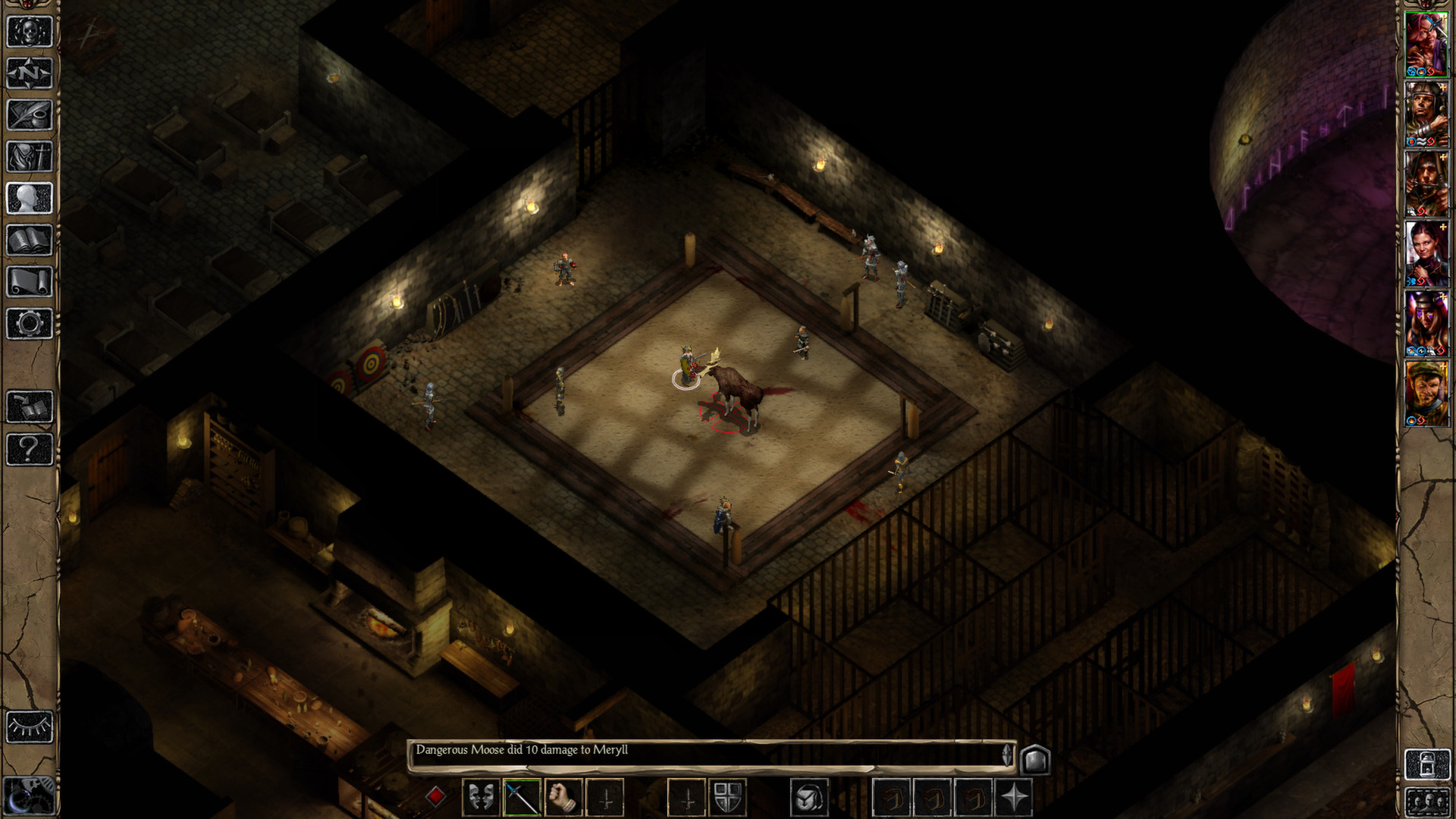Toggle the rest eye icon

(30, 727)
